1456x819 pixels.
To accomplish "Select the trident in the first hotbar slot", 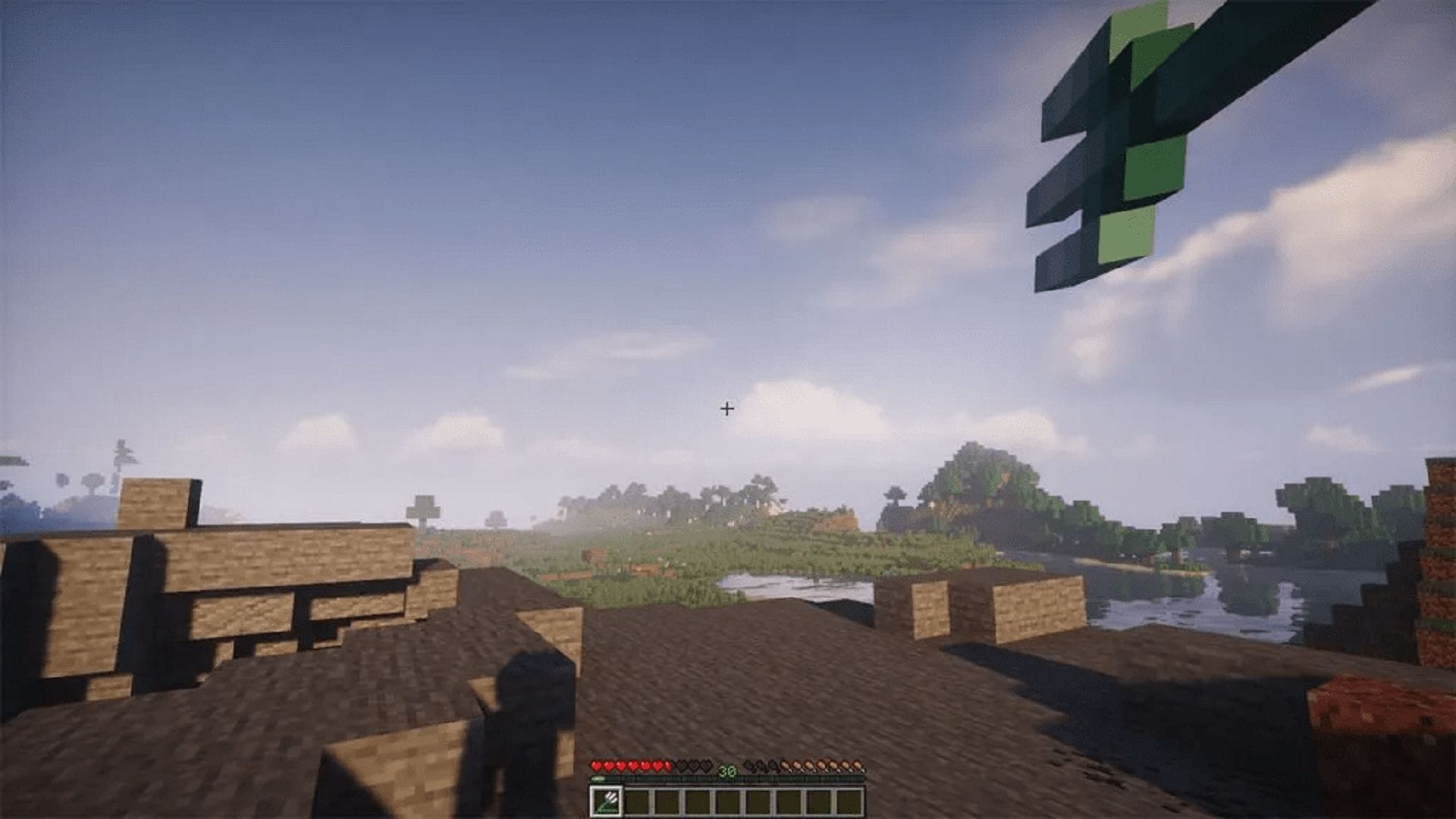I will pyautogui.click(x=607, y=802).
